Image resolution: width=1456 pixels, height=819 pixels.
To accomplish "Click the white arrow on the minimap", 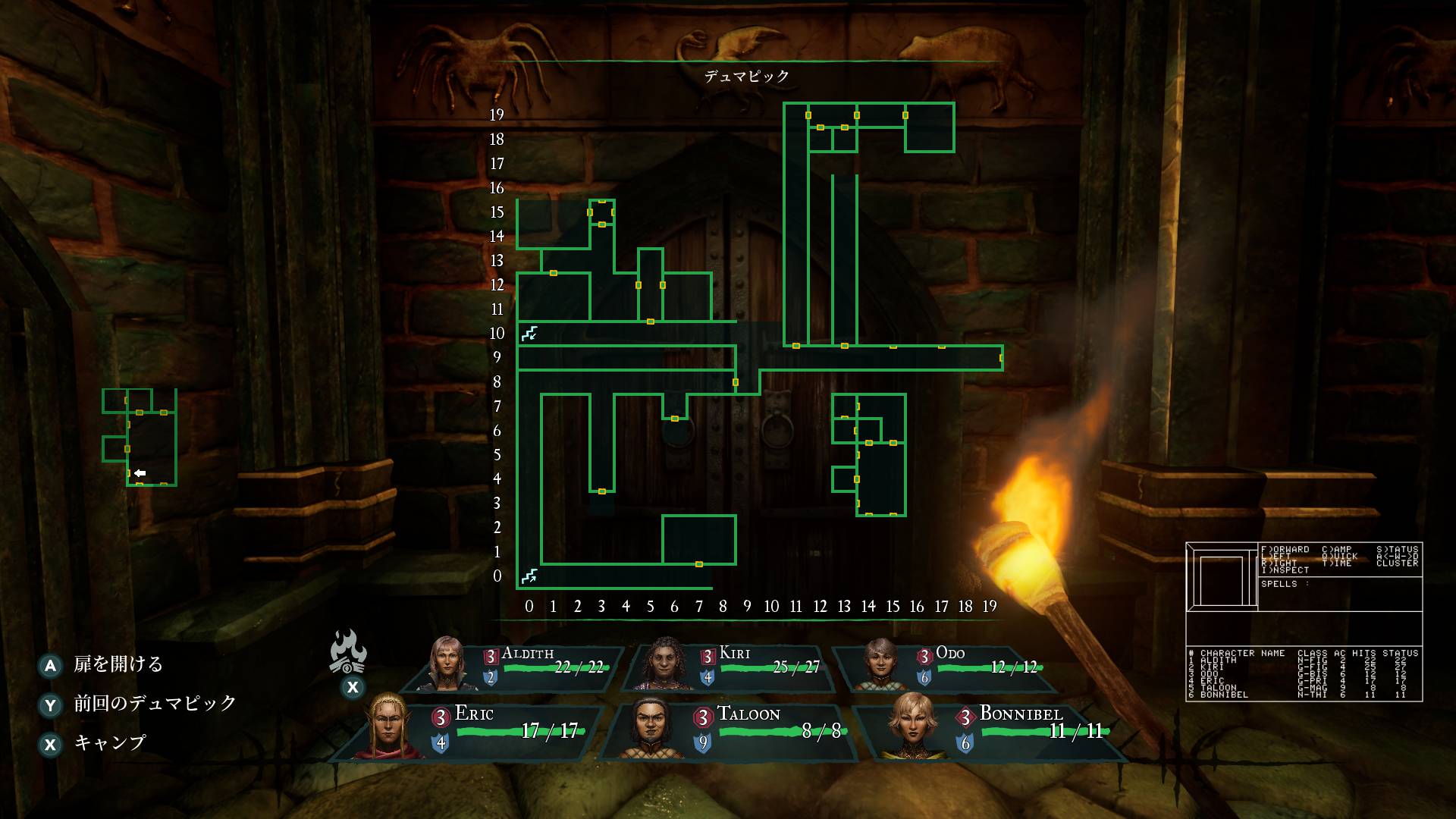I will pos(140,472).
